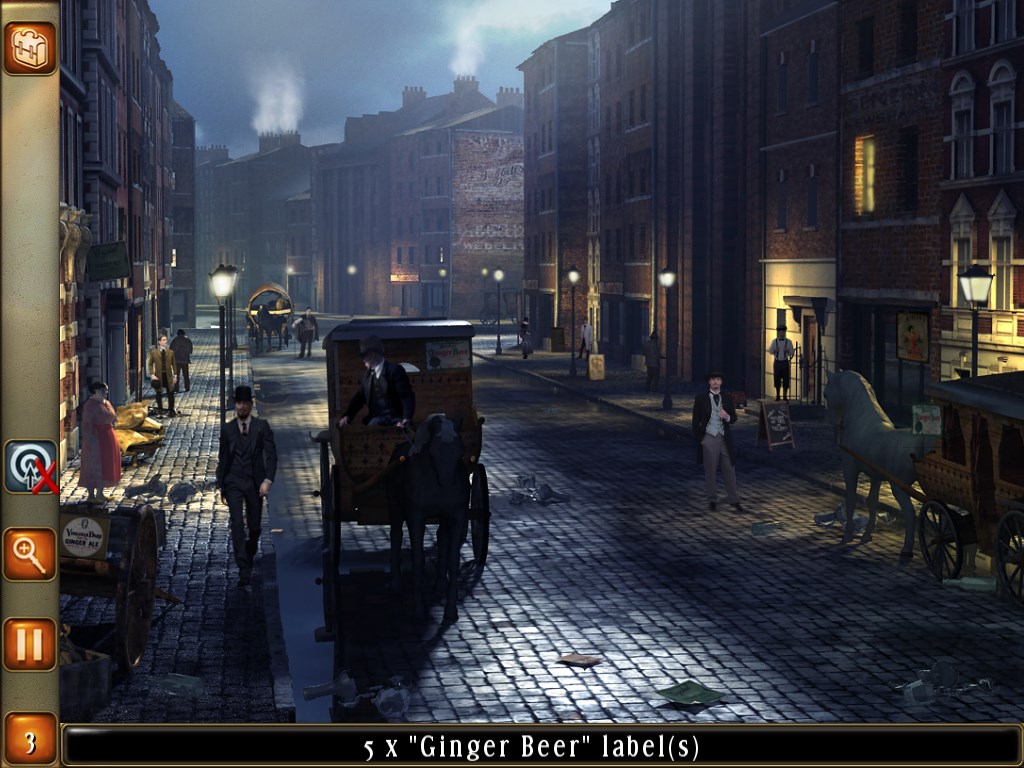The image size is (1024, 768).
Task: Click the orange button showing number 3
Action: 29,740
